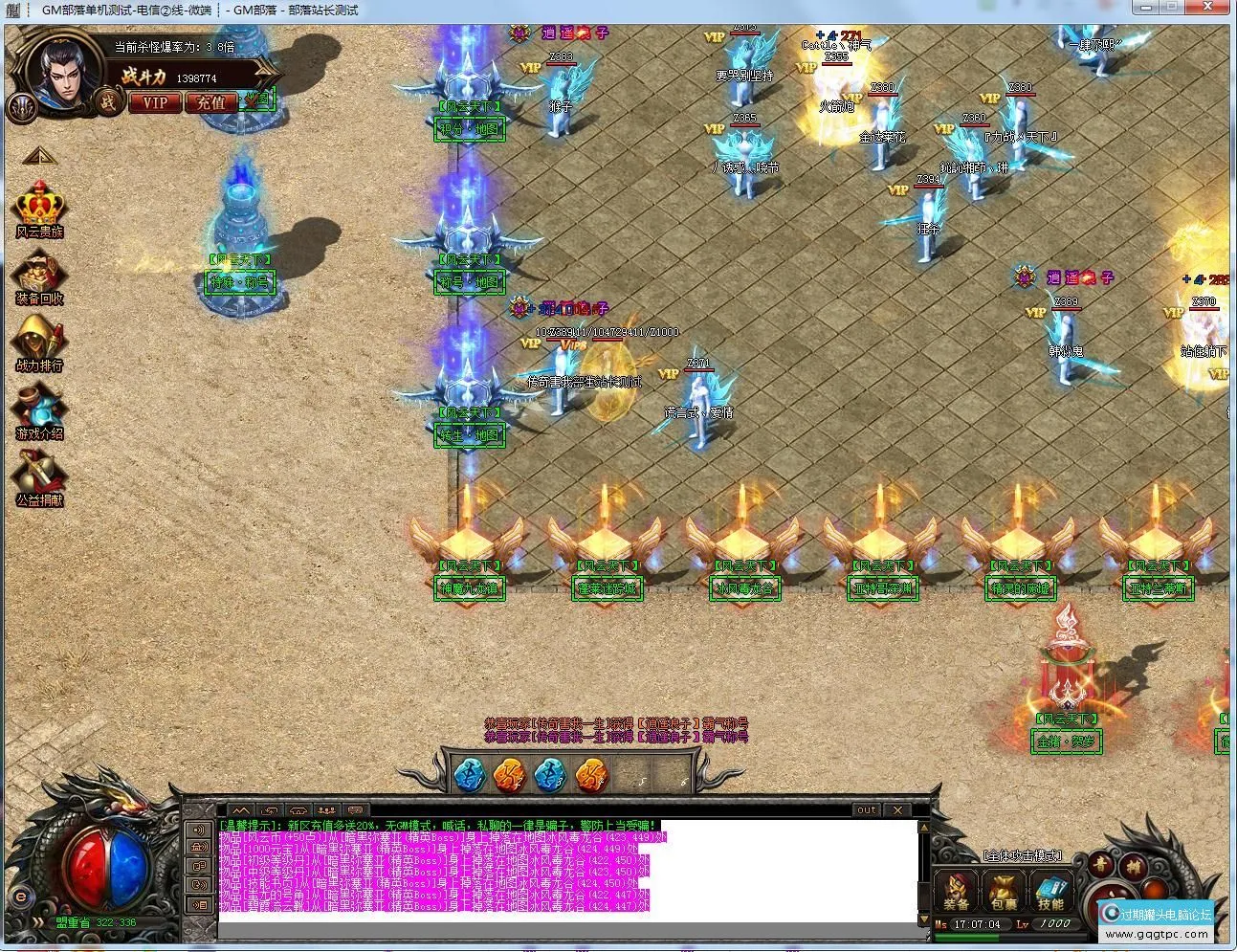Viewport: 1237px width, 952px height.
Task: Open the 装备 equipment panel at bottom right
Action: (957, 892)
